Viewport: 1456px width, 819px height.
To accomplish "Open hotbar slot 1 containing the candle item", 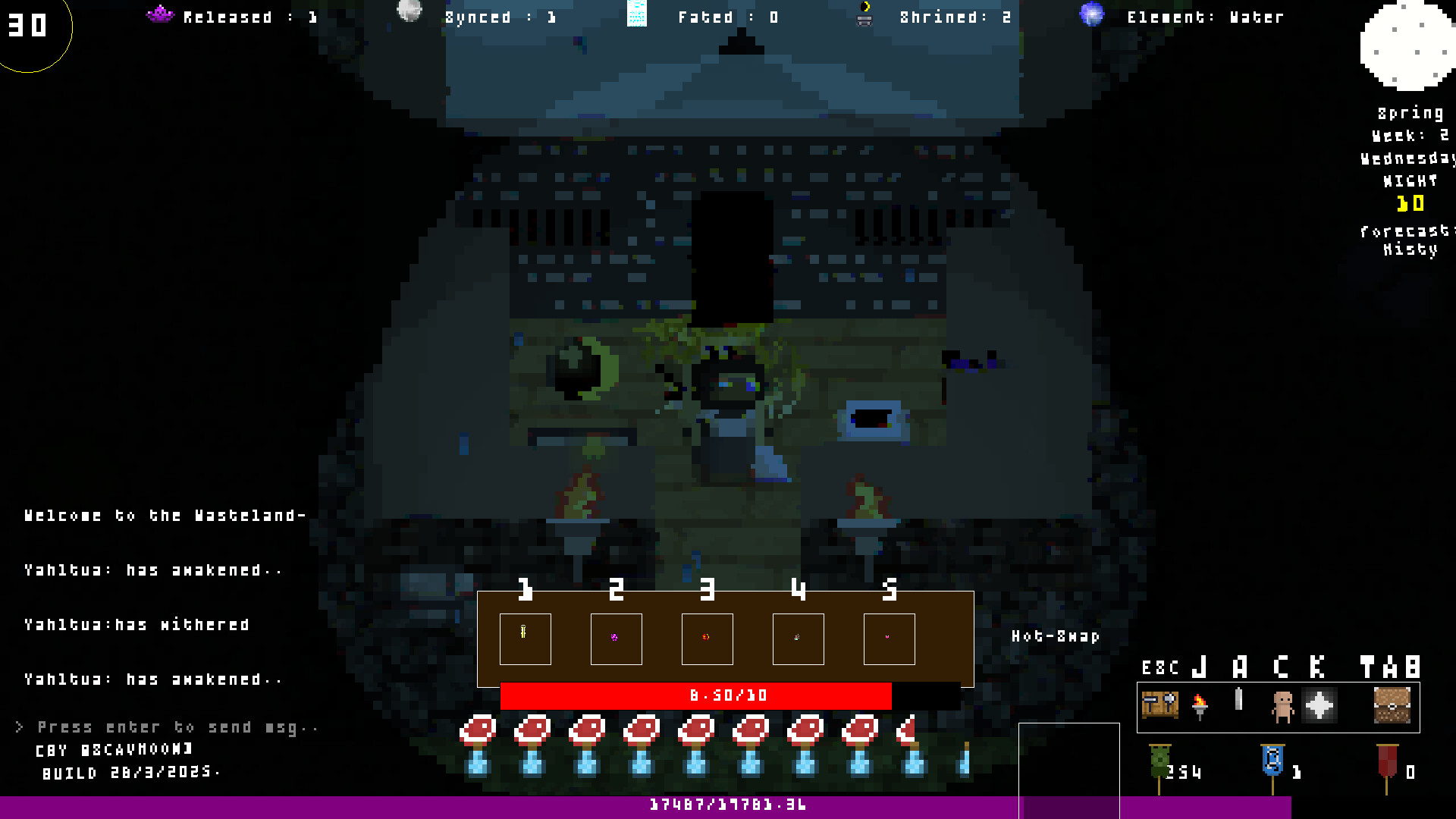I will (x=525, y=639).
